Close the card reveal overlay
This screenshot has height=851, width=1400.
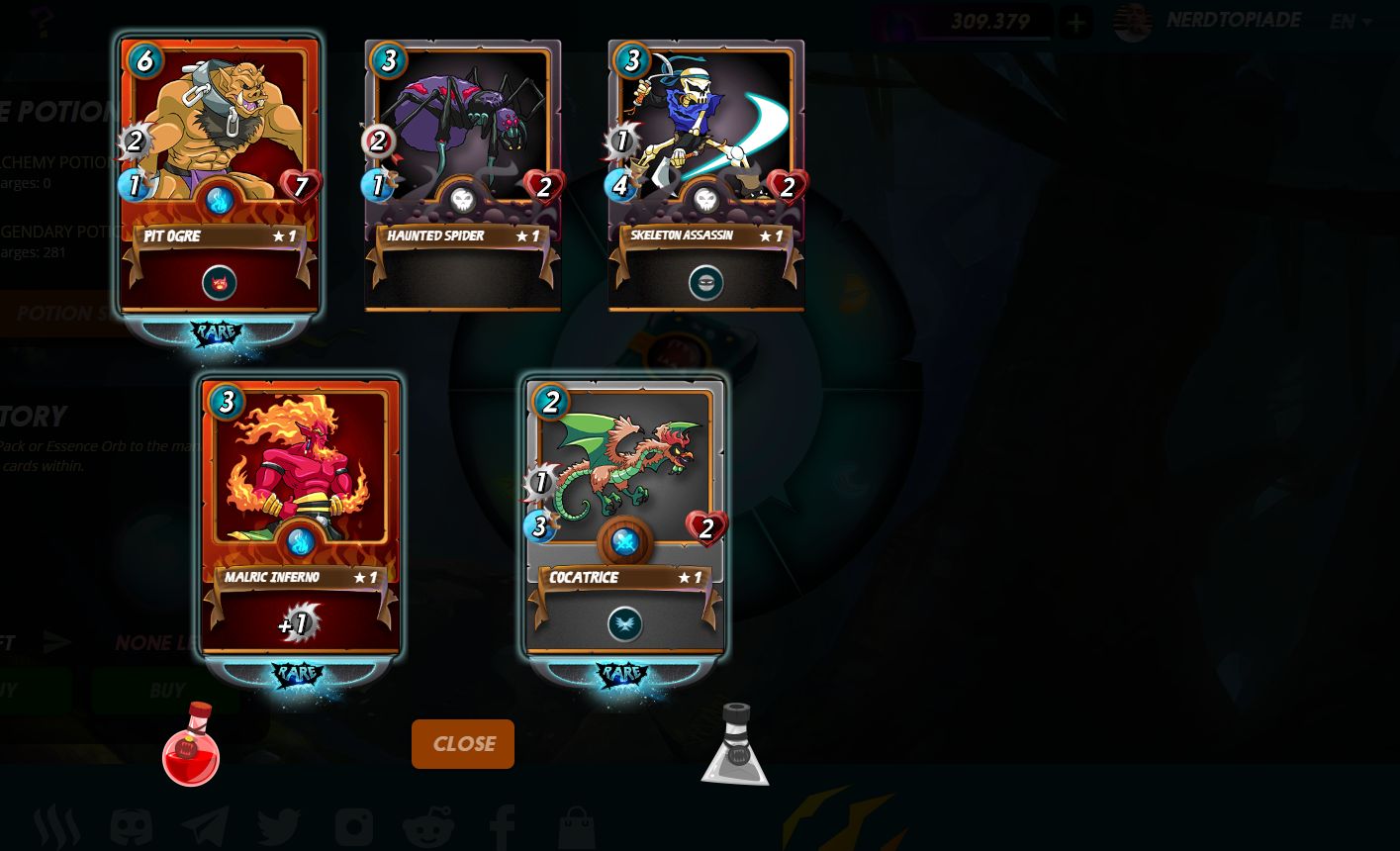click(462, 744)
